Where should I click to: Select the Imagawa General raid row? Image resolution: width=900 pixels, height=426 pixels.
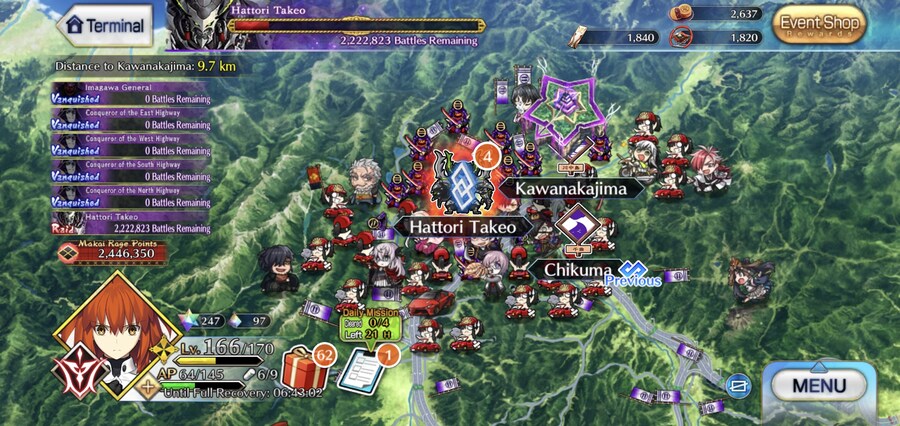click(131, 93)
